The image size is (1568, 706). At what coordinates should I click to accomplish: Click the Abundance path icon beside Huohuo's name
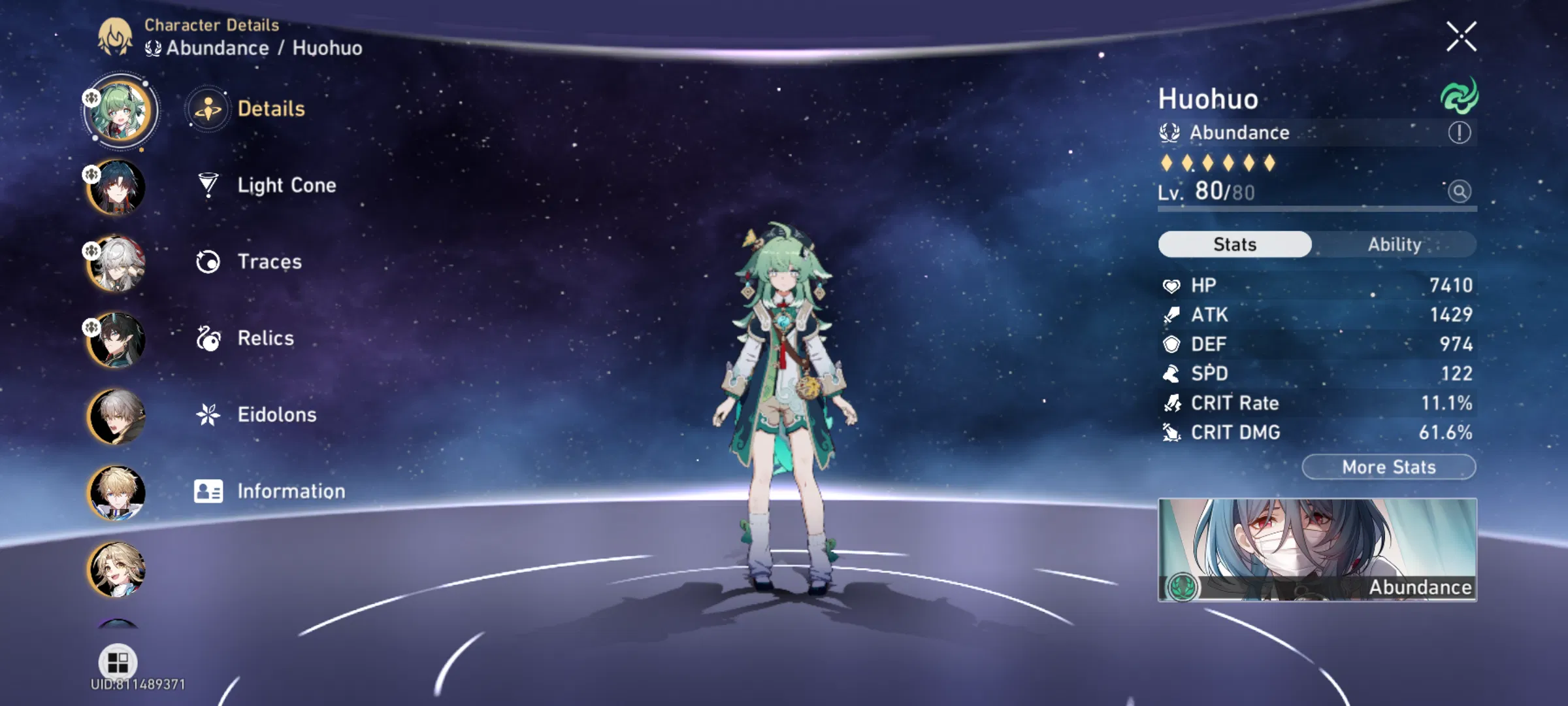pyautogui.click(x=1171, y=133)
